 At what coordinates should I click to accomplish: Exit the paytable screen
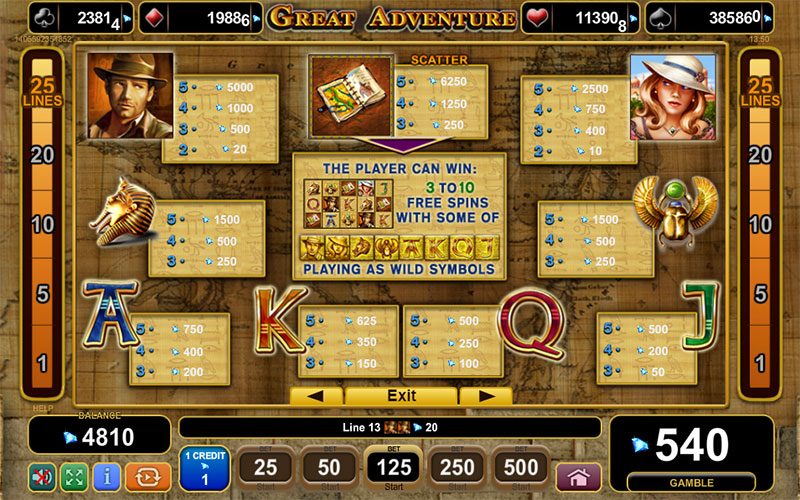[401, 396]
